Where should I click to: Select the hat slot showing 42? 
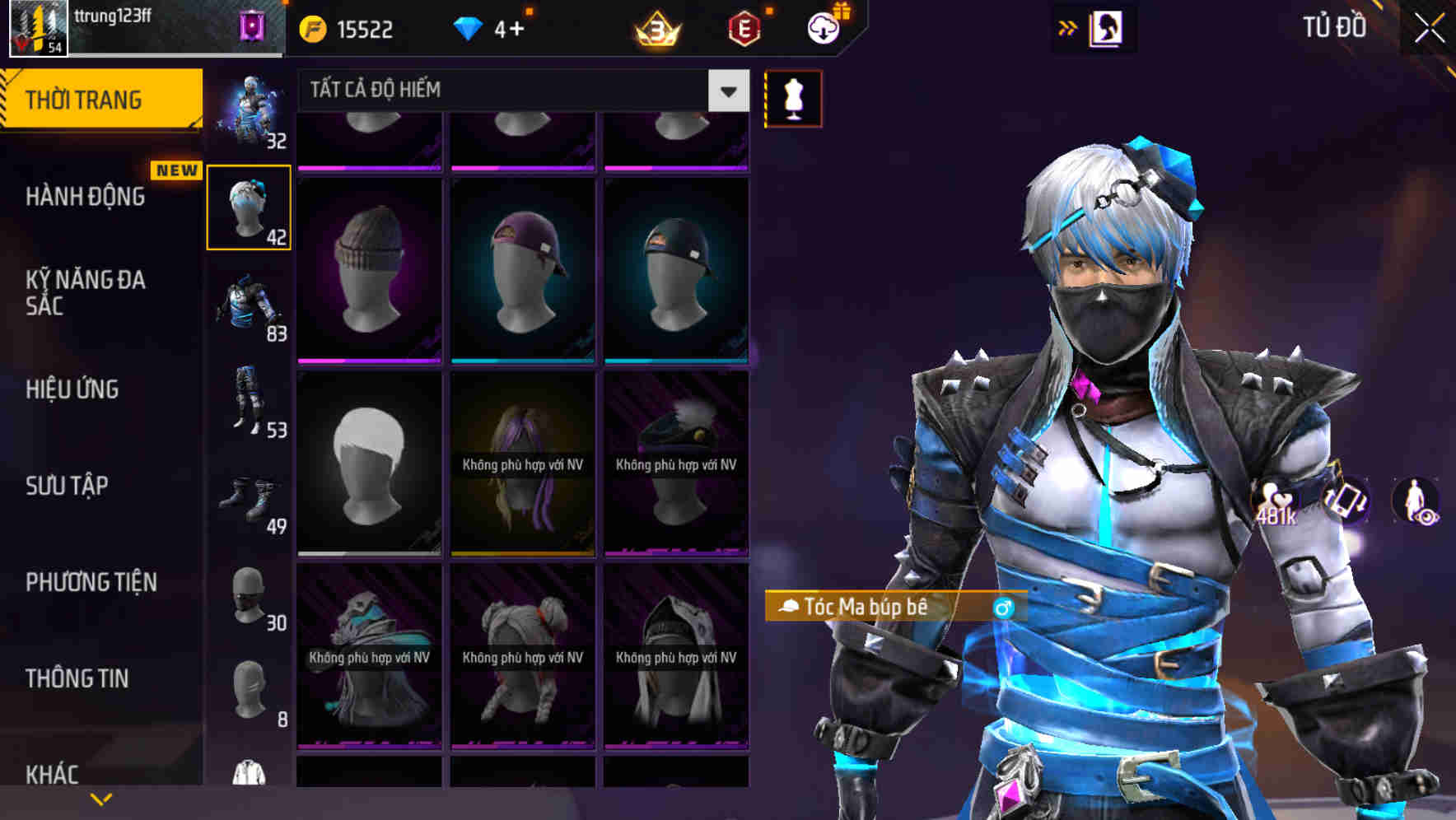[250, 207]
